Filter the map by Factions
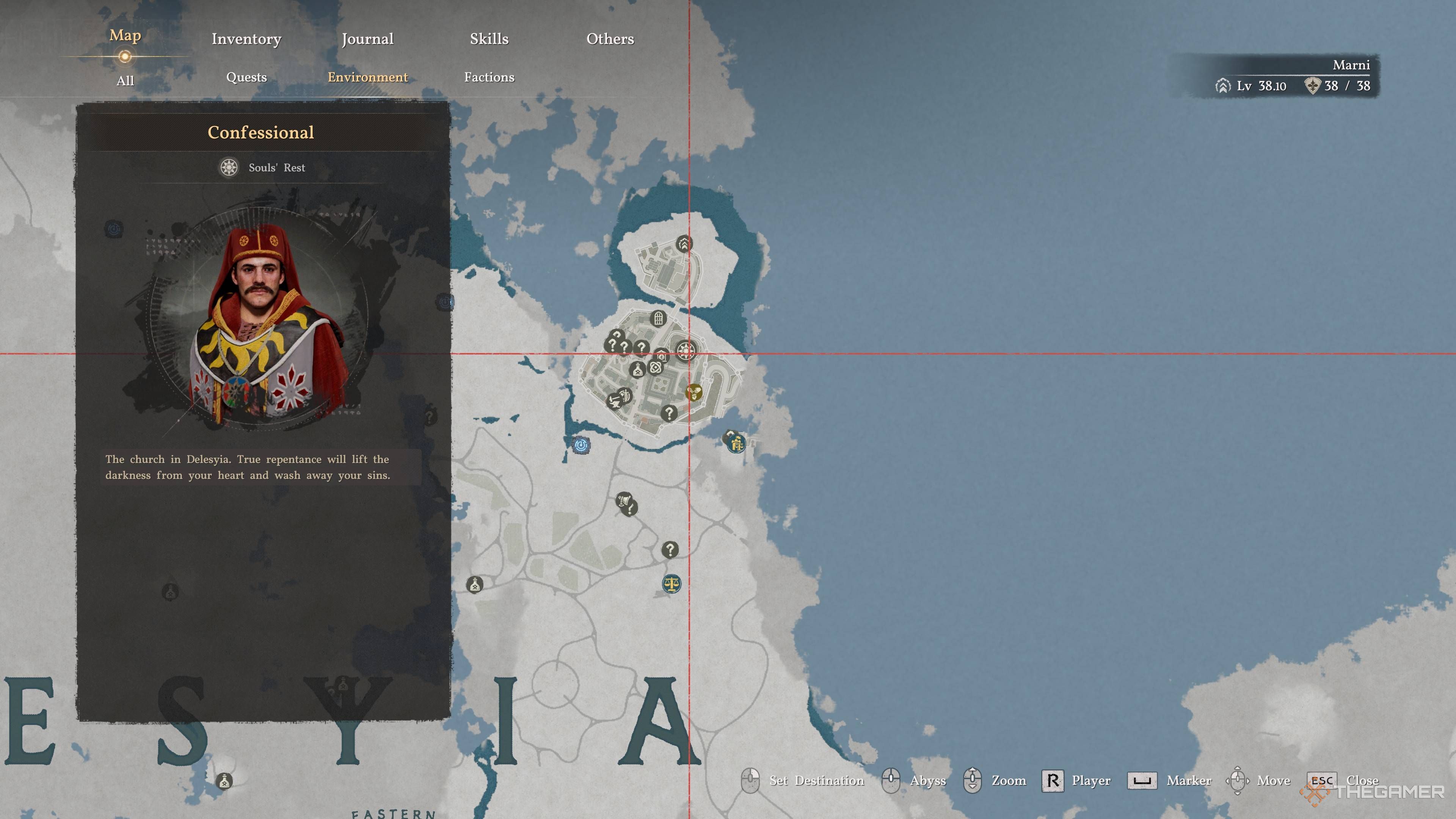Viewport: 1456px width, 819px height. click(489, 77)
